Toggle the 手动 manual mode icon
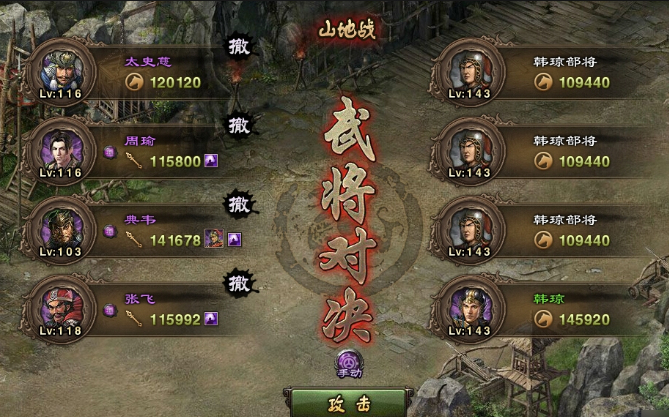This screenshot has height=417, width=669. click(x=349, y=361)
